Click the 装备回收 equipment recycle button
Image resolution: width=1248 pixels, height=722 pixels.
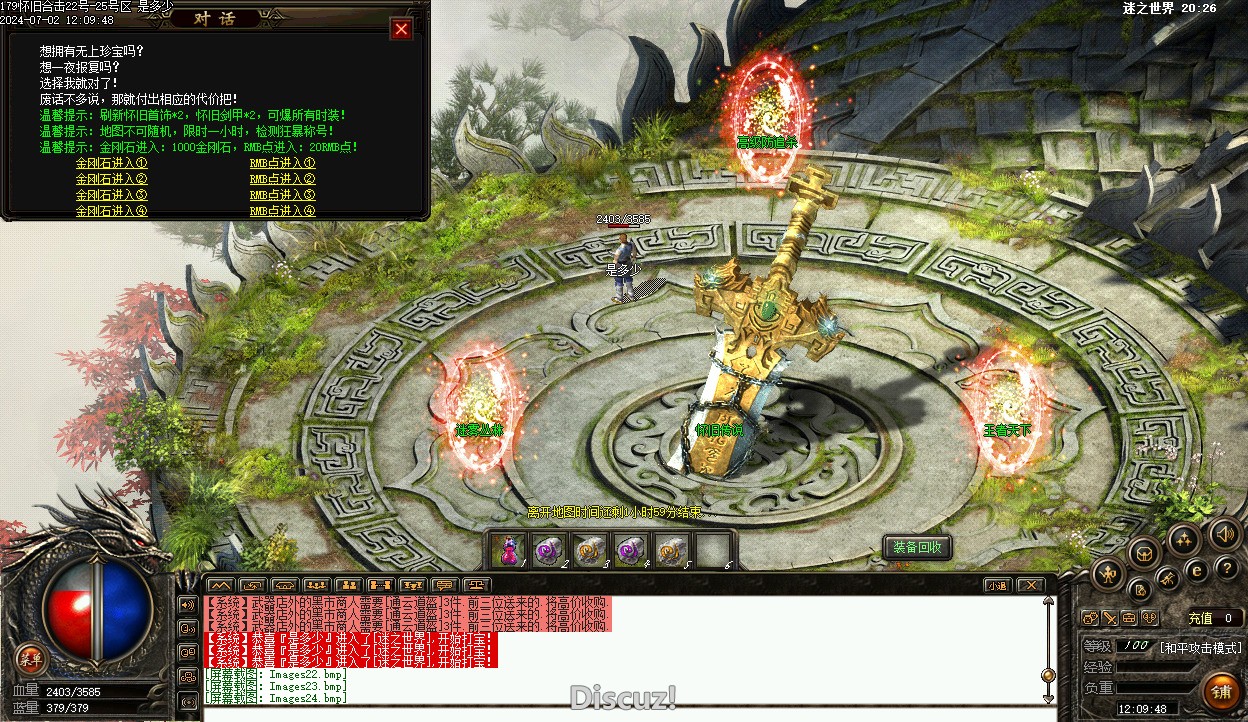click(x=917, y=548)
